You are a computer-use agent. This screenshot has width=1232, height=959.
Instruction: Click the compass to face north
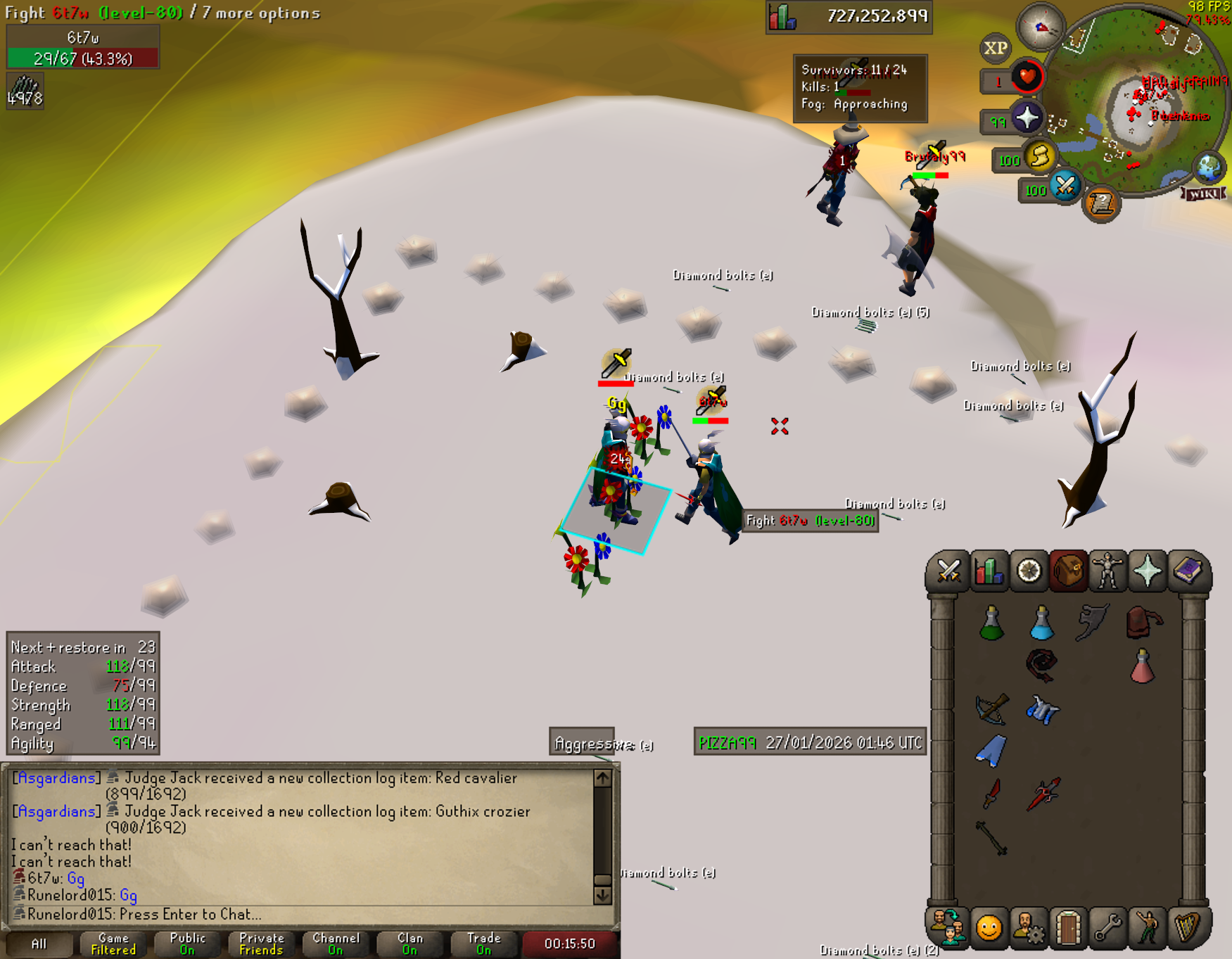pyautogui.click(x=1041, y=28)
